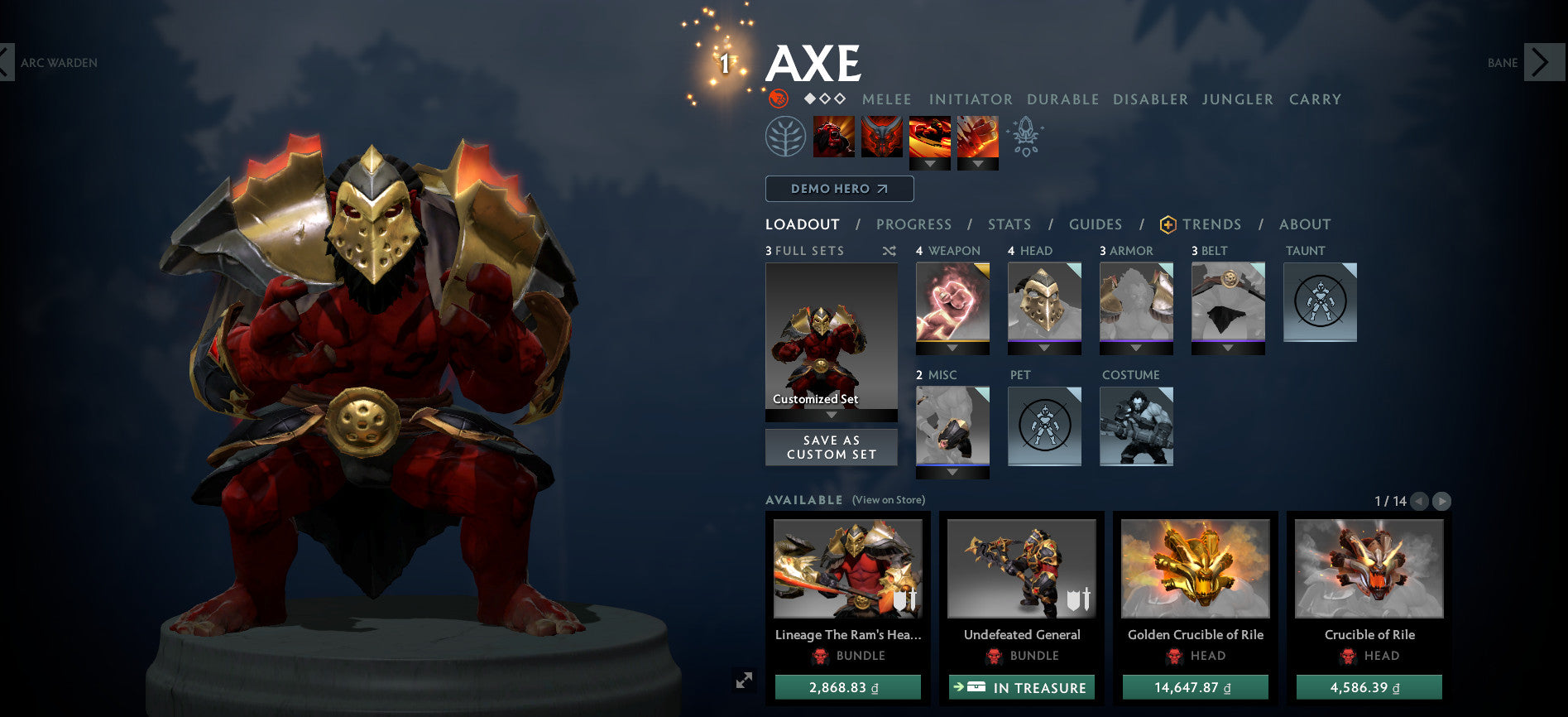Go to next hero Bane
Screen dimensions: 1568x717
[1539, 62]
